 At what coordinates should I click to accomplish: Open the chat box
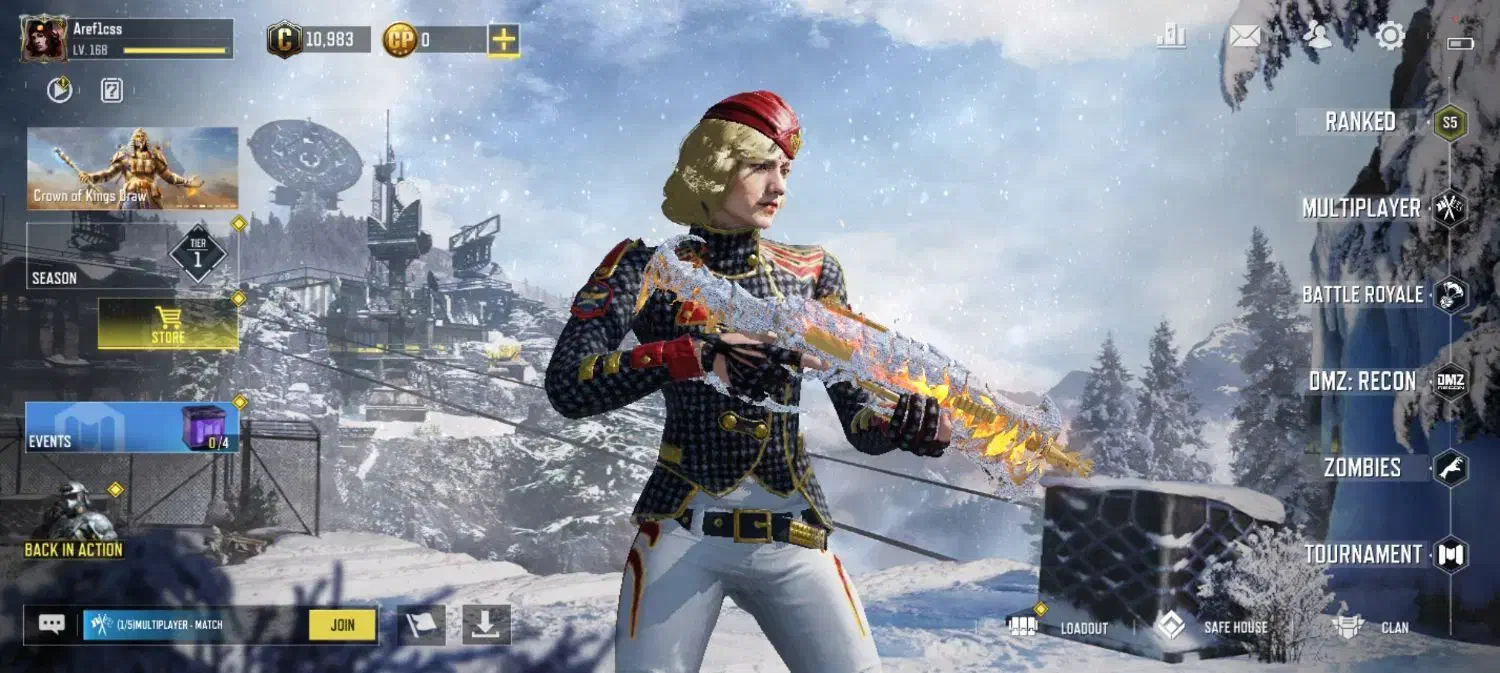pos(52,625)
